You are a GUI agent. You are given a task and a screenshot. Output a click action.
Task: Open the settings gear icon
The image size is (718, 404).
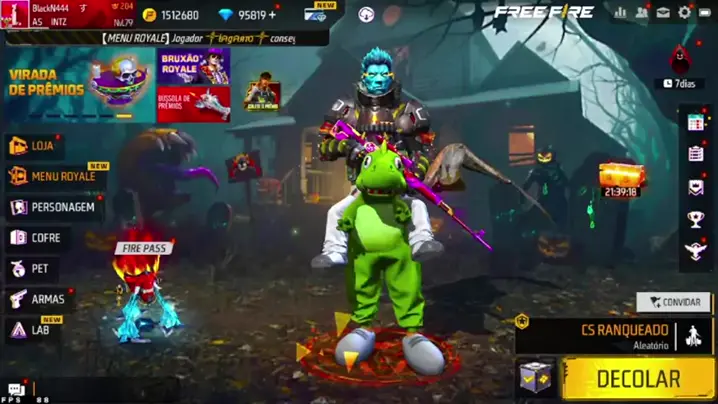click(685, 13)
